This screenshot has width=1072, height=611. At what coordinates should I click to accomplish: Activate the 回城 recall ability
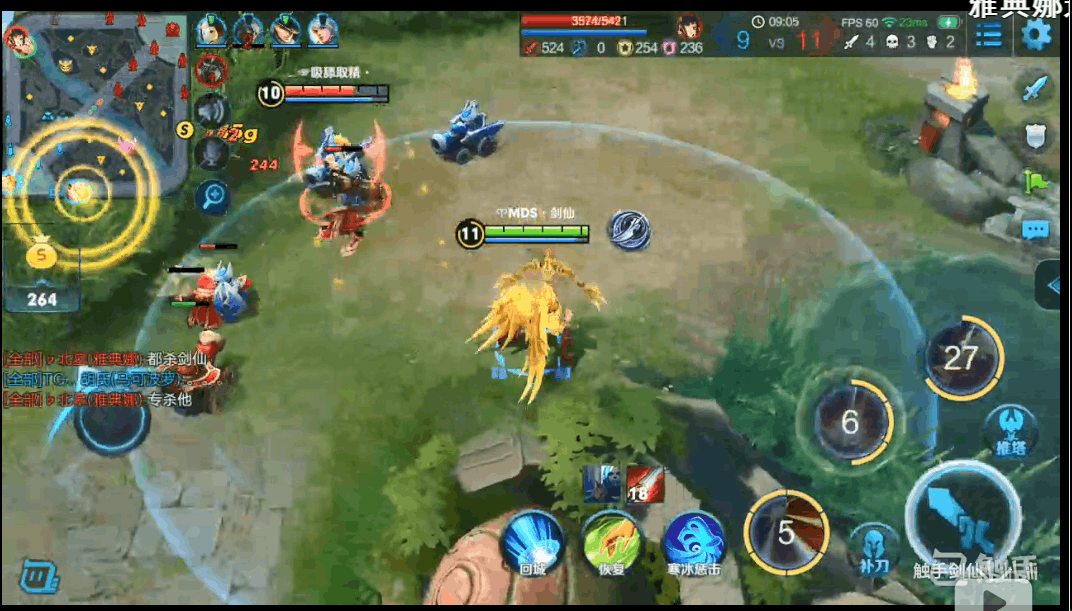pos(531,541)
